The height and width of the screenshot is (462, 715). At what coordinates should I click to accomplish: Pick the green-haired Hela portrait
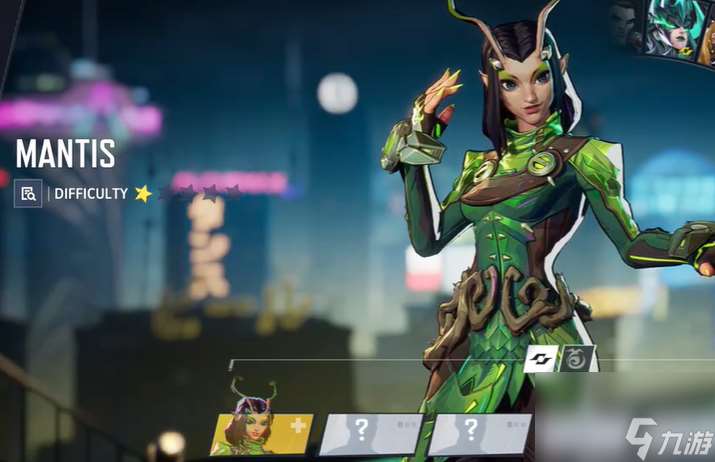click(x=671, y=28)
